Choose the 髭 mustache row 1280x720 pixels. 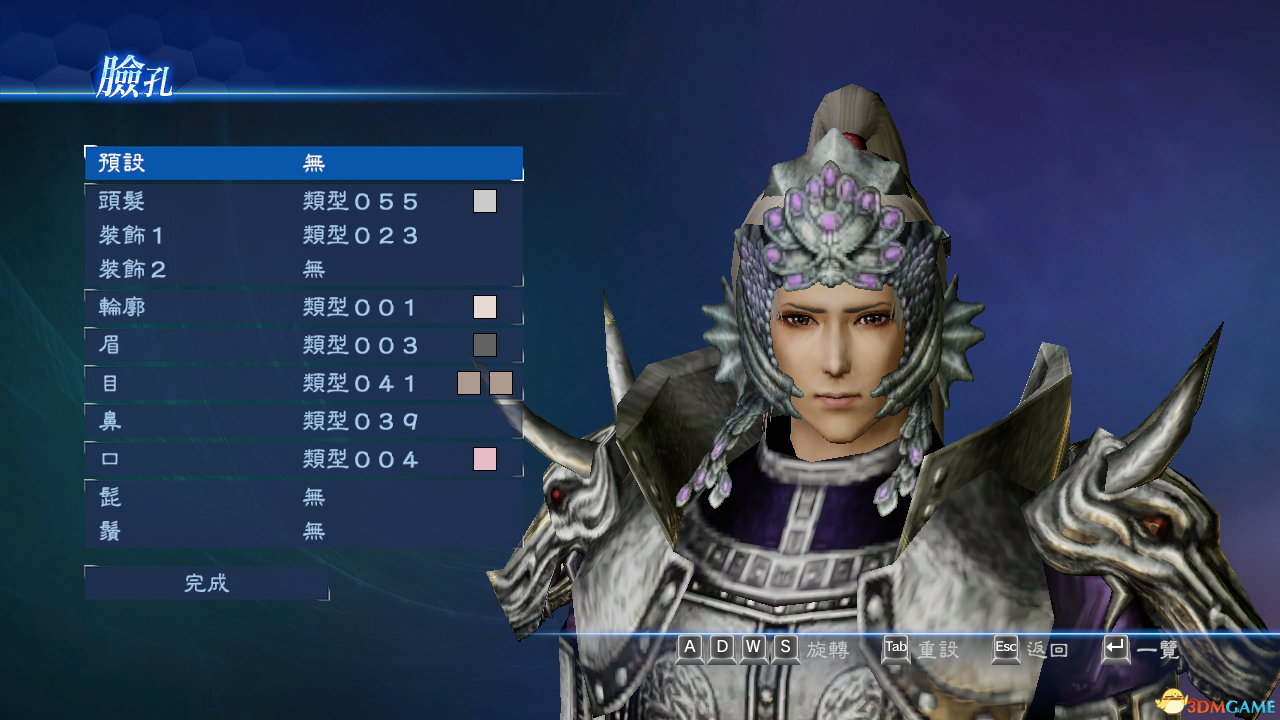280,497
